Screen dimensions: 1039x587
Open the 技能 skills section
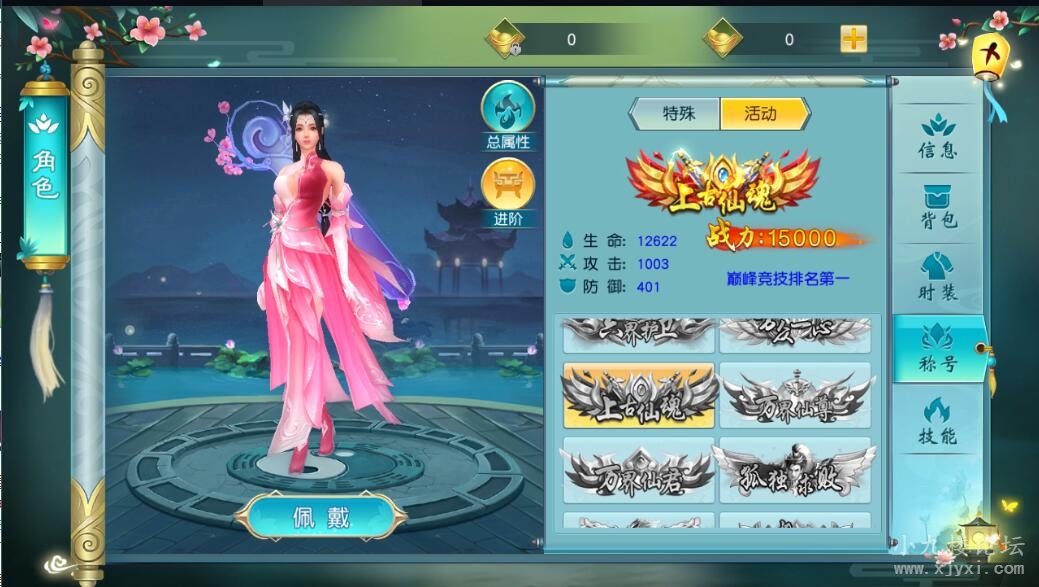(937, 420)
